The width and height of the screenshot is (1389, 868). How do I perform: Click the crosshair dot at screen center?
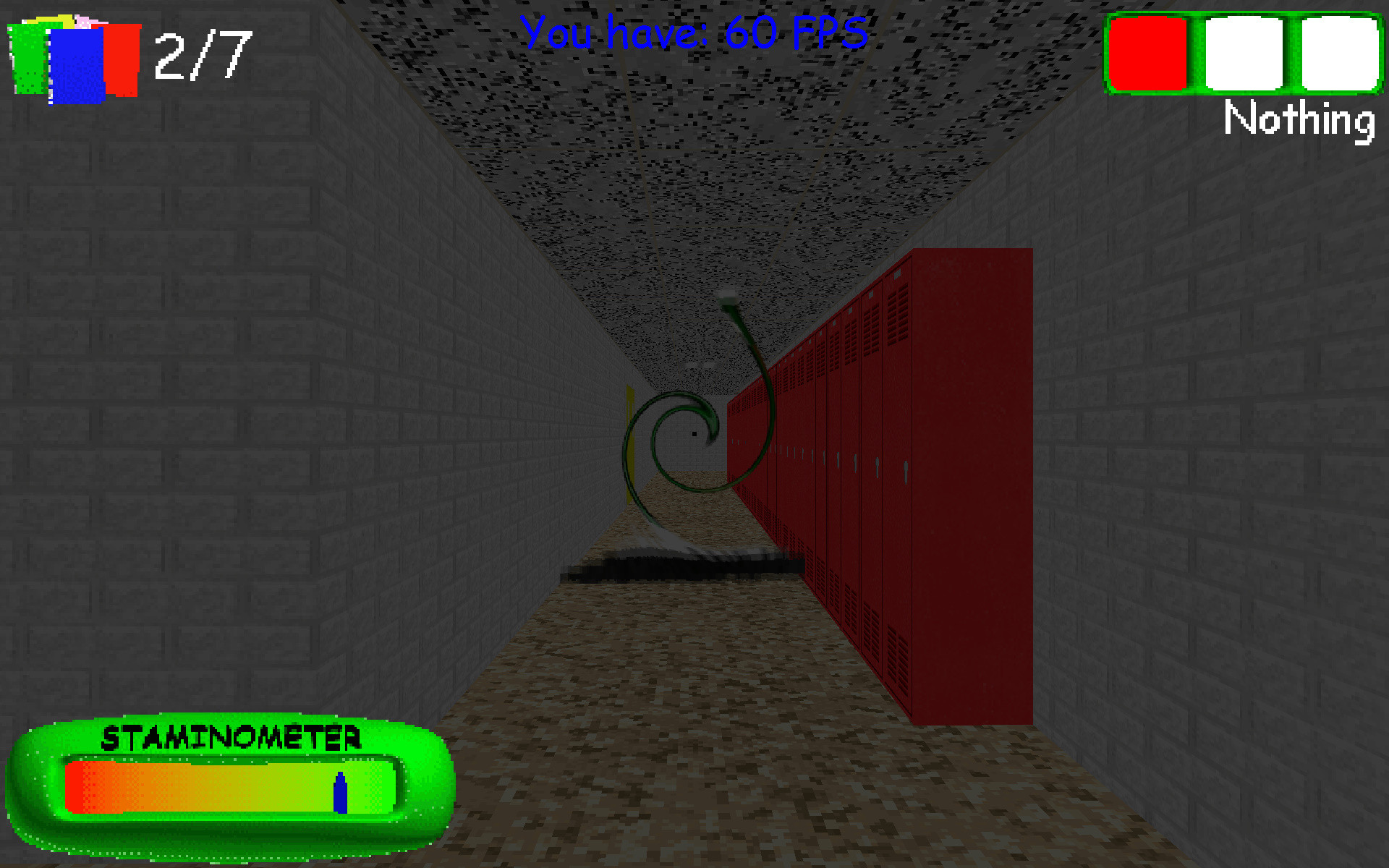click(x=694, y=433)
